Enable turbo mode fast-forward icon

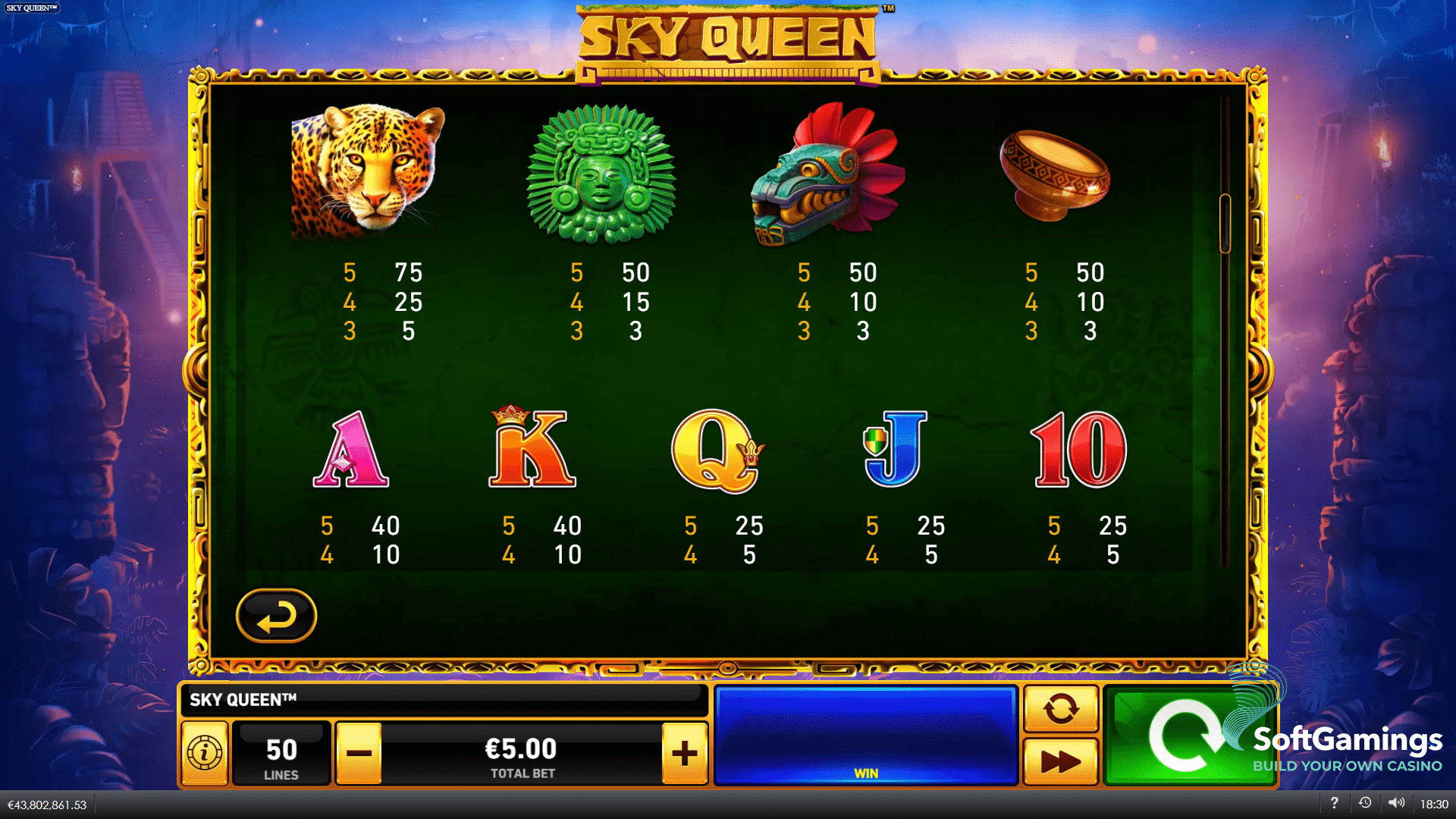1061,761
